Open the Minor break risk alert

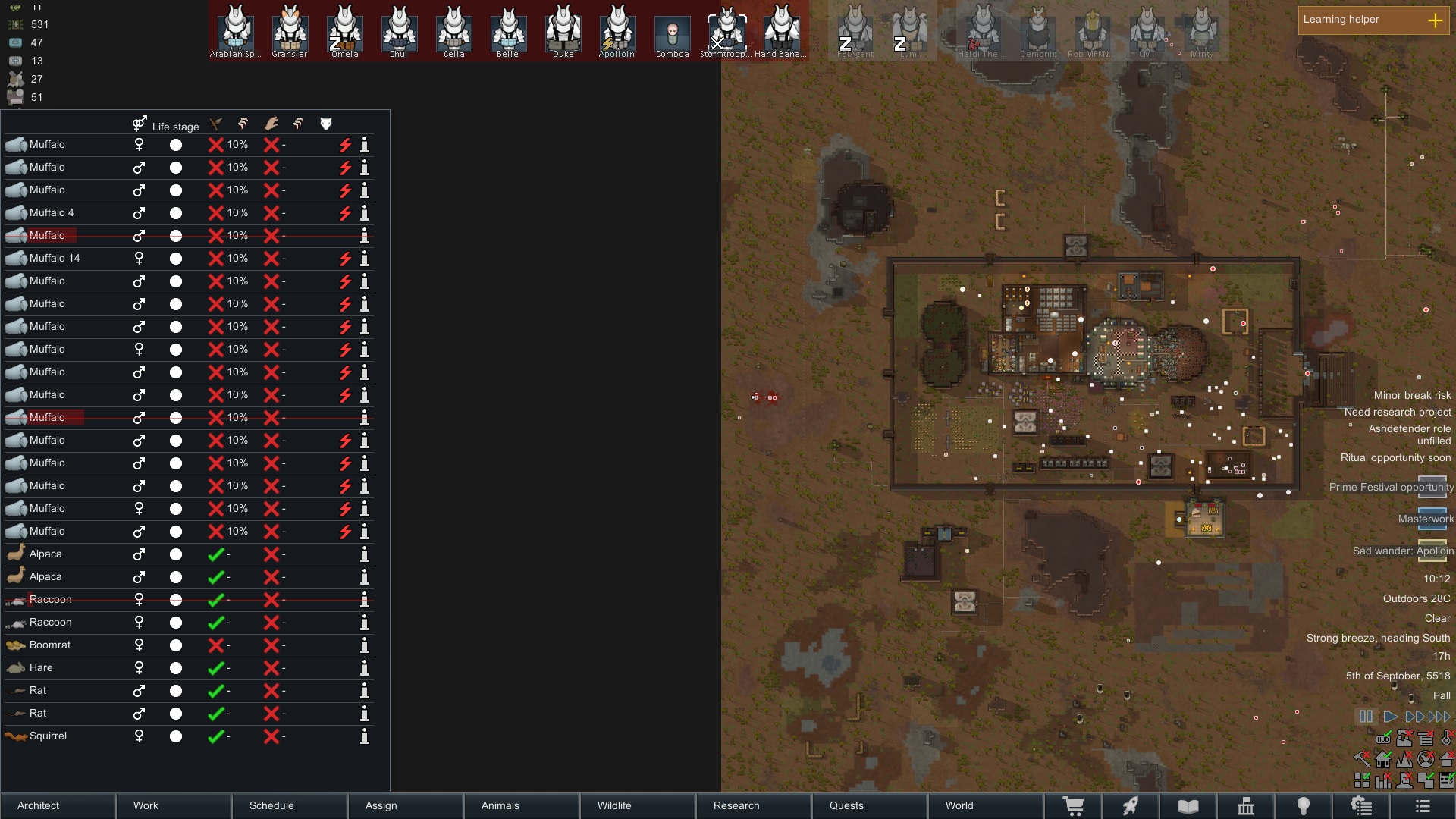click(x=1412, y=395)
